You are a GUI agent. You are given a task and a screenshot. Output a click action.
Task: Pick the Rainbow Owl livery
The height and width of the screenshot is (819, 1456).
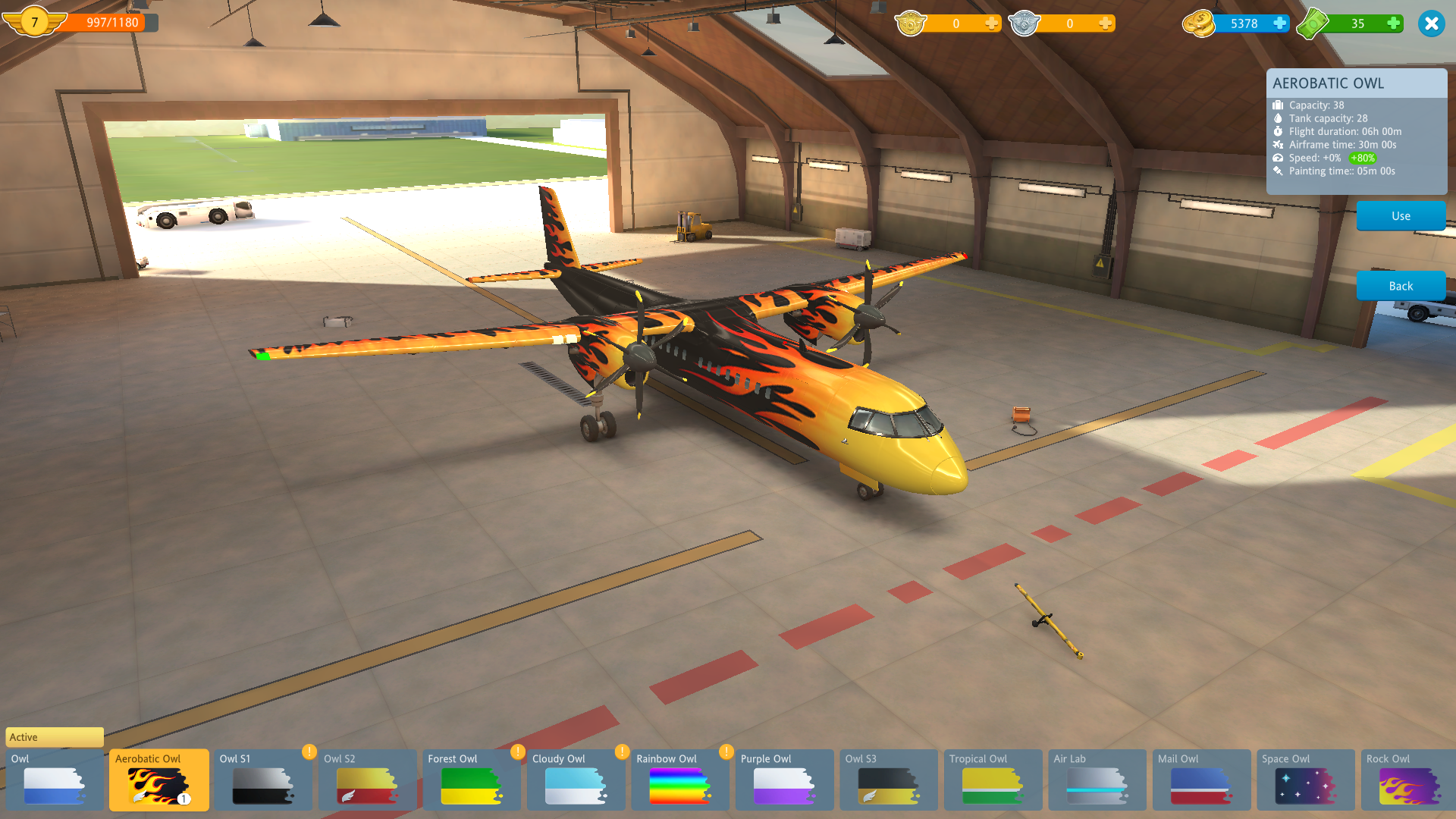coord(679,780)
